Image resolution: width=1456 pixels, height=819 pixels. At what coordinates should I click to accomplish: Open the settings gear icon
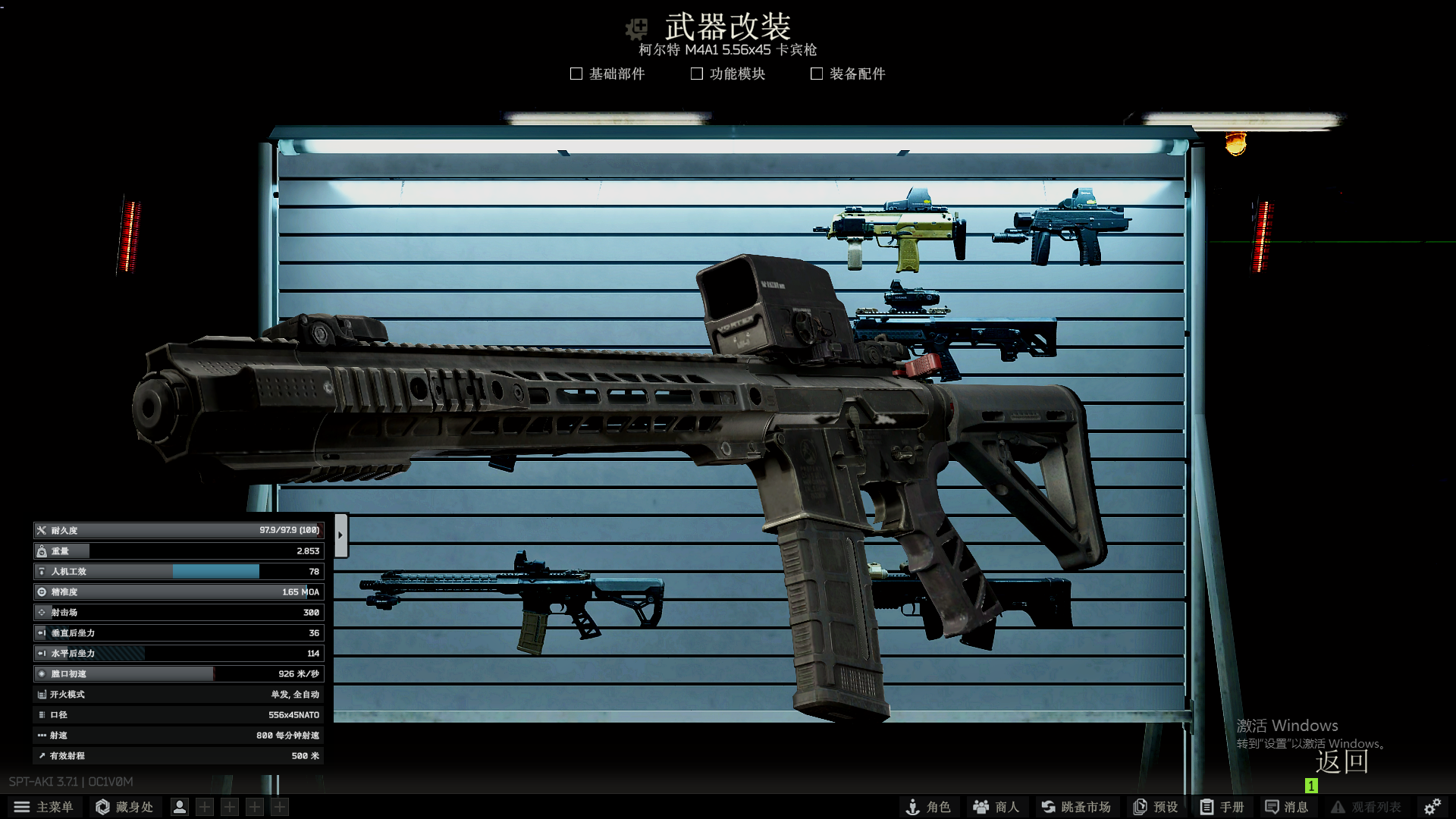tap(1433, 806)
